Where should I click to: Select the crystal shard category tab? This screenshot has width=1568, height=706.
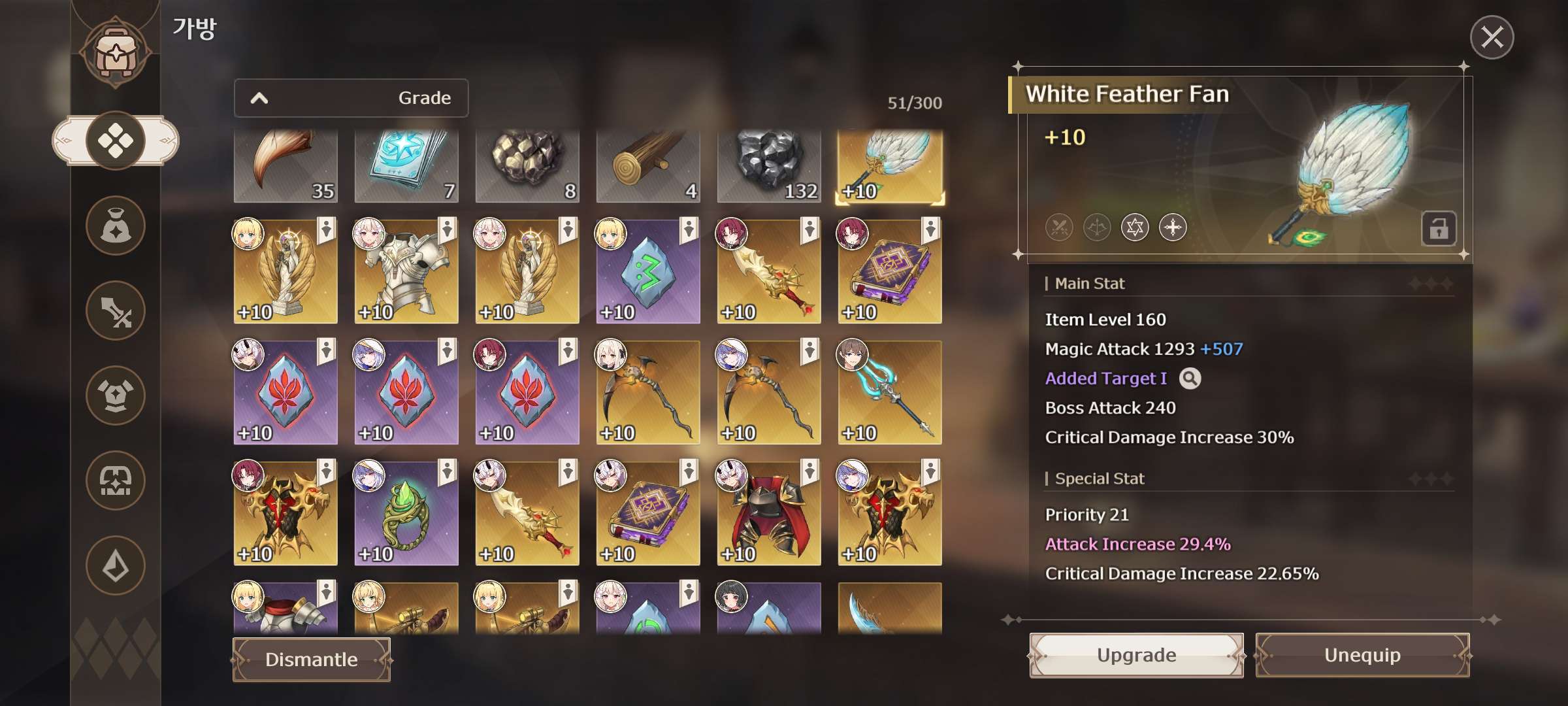click(116, 565)
